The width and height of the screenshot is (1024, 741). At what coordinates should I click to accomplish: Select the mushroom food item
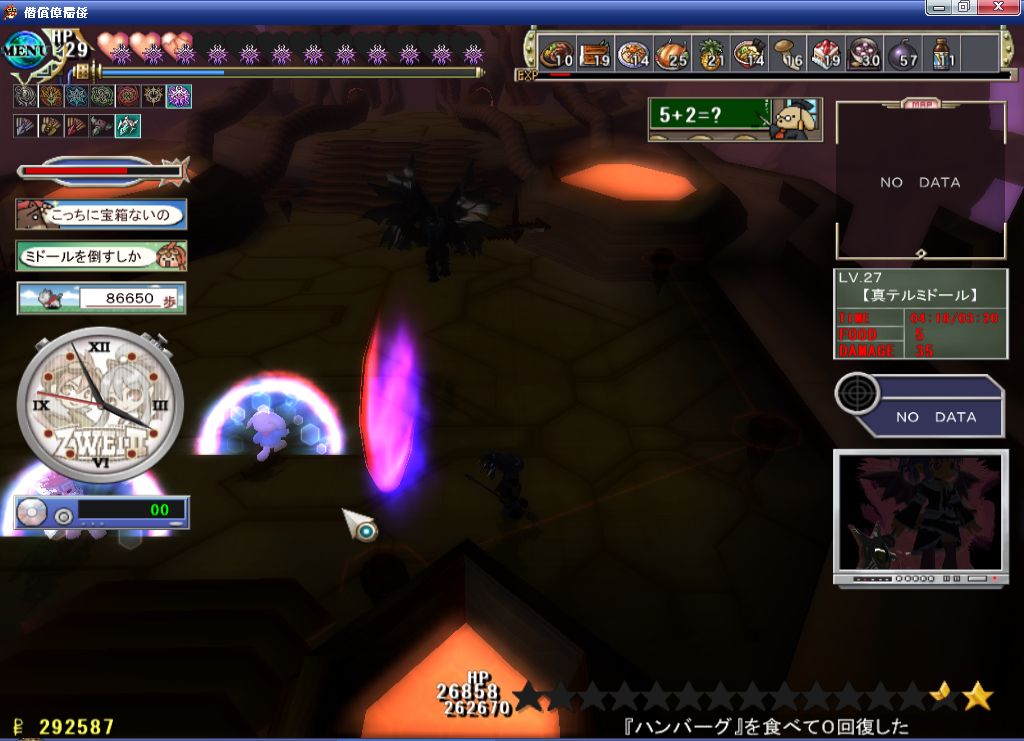click(x=788, y=54)
